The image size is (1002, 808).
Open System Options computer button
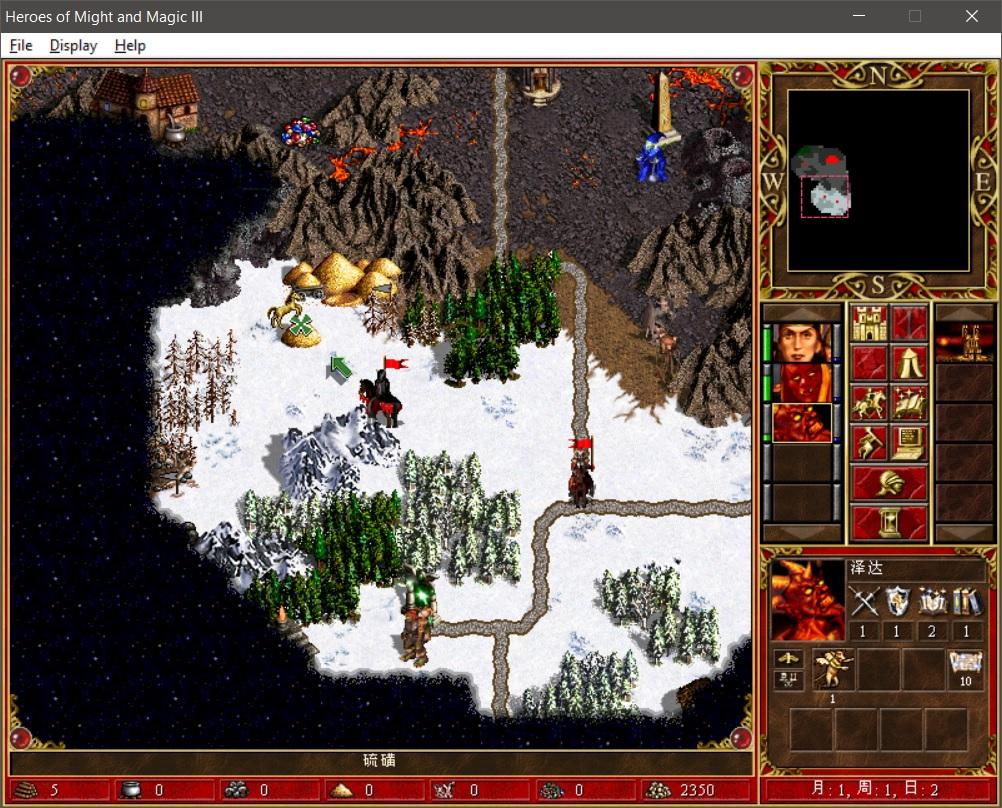click(x=909, y=443)
